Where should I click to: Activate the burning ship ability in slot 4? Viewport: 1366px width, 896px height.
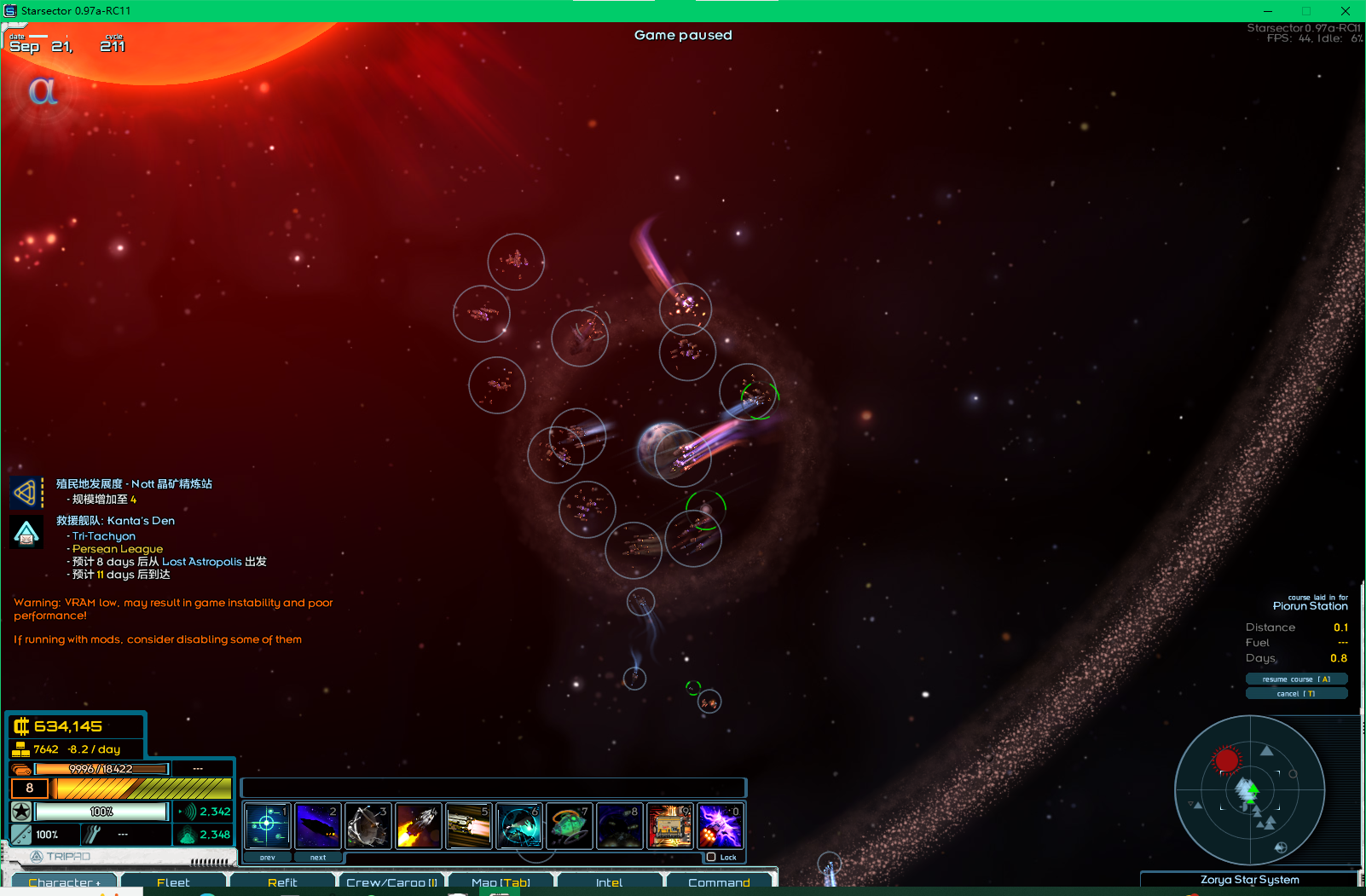(x=418, y=825)
